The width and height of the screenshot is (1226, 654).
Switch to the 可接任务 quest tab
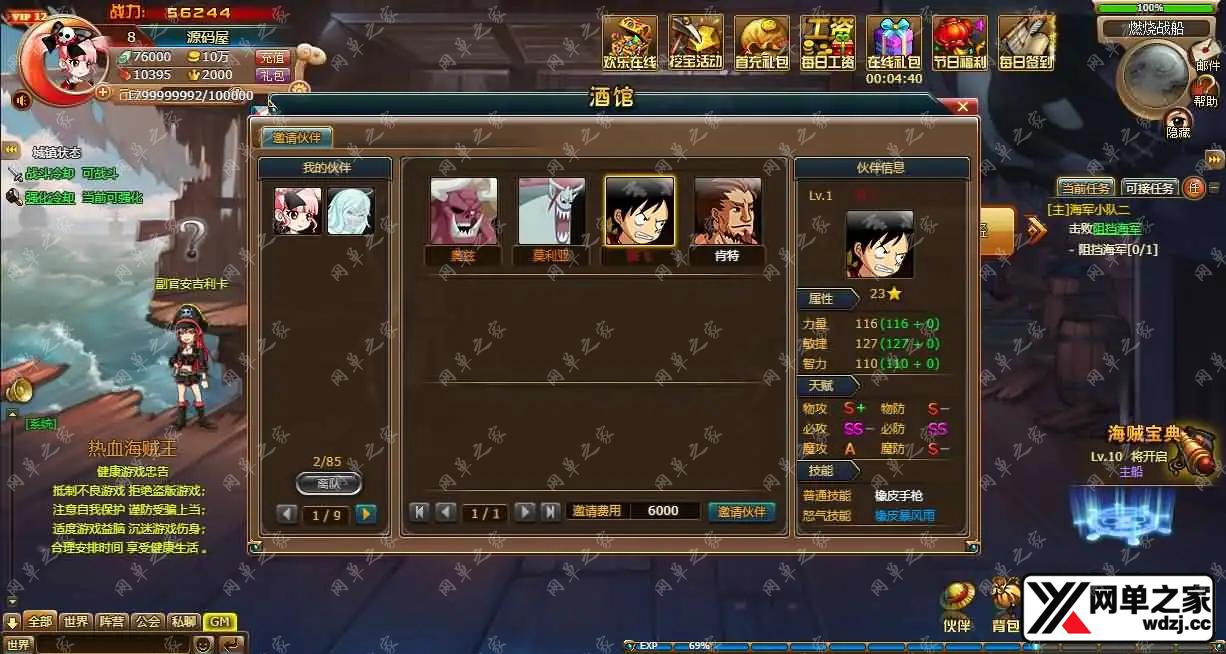point(1149,188)
